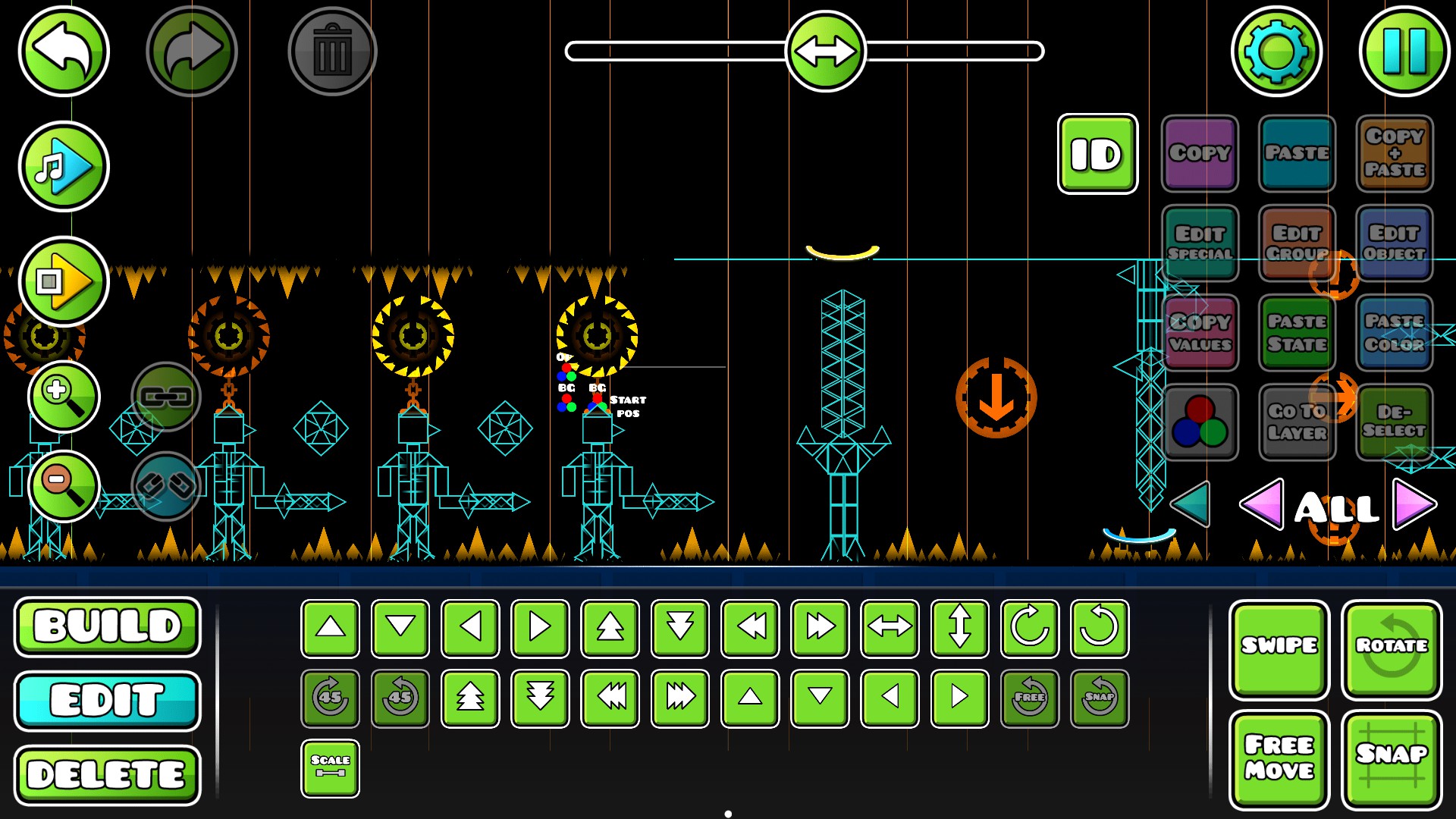The height and width of the screenshot is (819, 1456).
Task: Undo the last editor action
Action: point(63,49)
